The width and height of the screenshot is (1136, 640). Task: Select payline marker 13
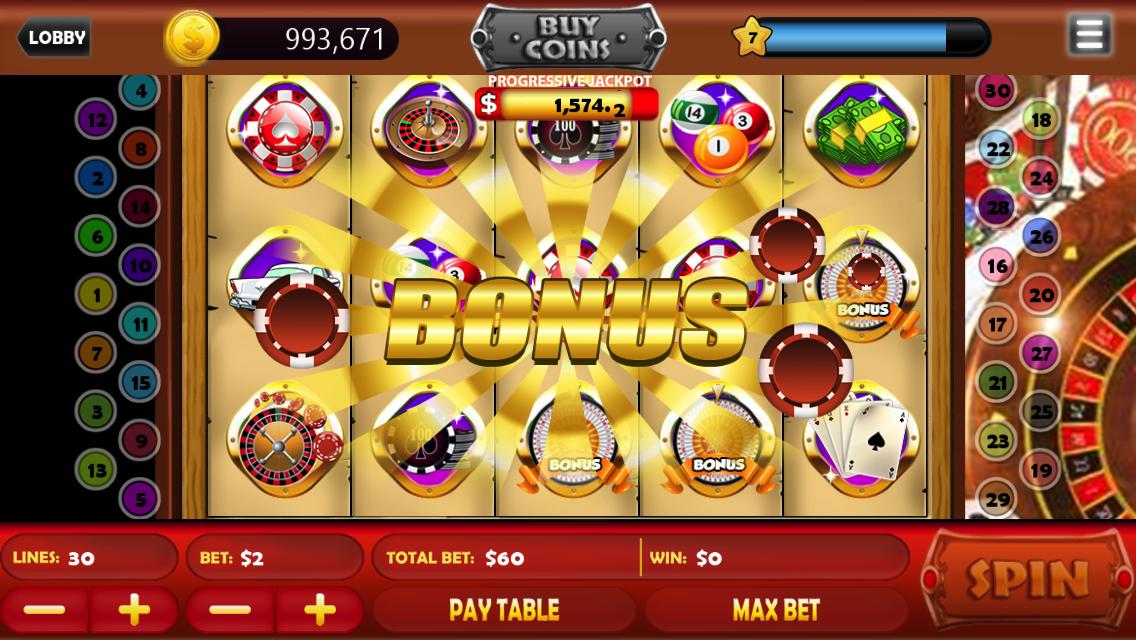click(97, 469)
